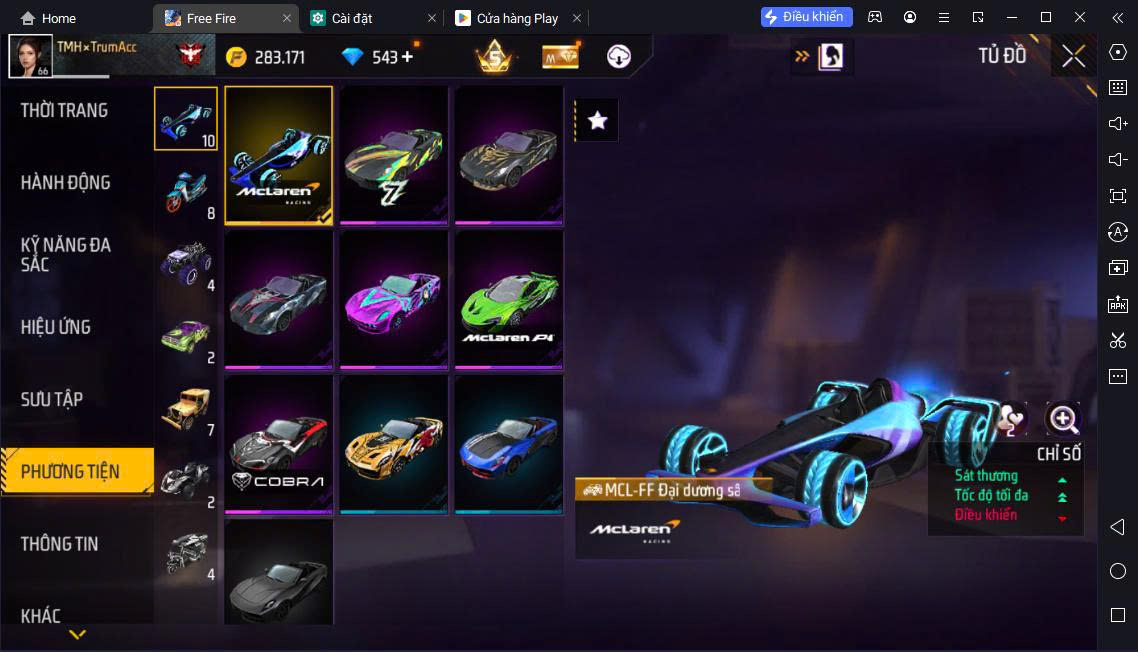Select the pink and cyan sports car skin
This screenshot has height=652, width=1138.
394,299
